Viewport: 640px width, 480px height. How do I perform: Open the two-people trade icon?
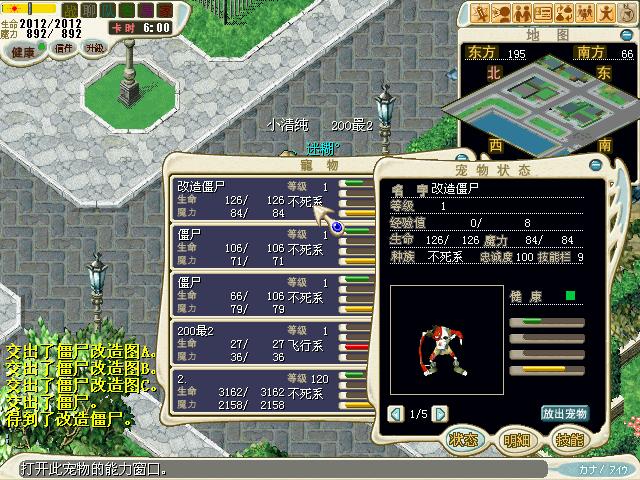523,13
